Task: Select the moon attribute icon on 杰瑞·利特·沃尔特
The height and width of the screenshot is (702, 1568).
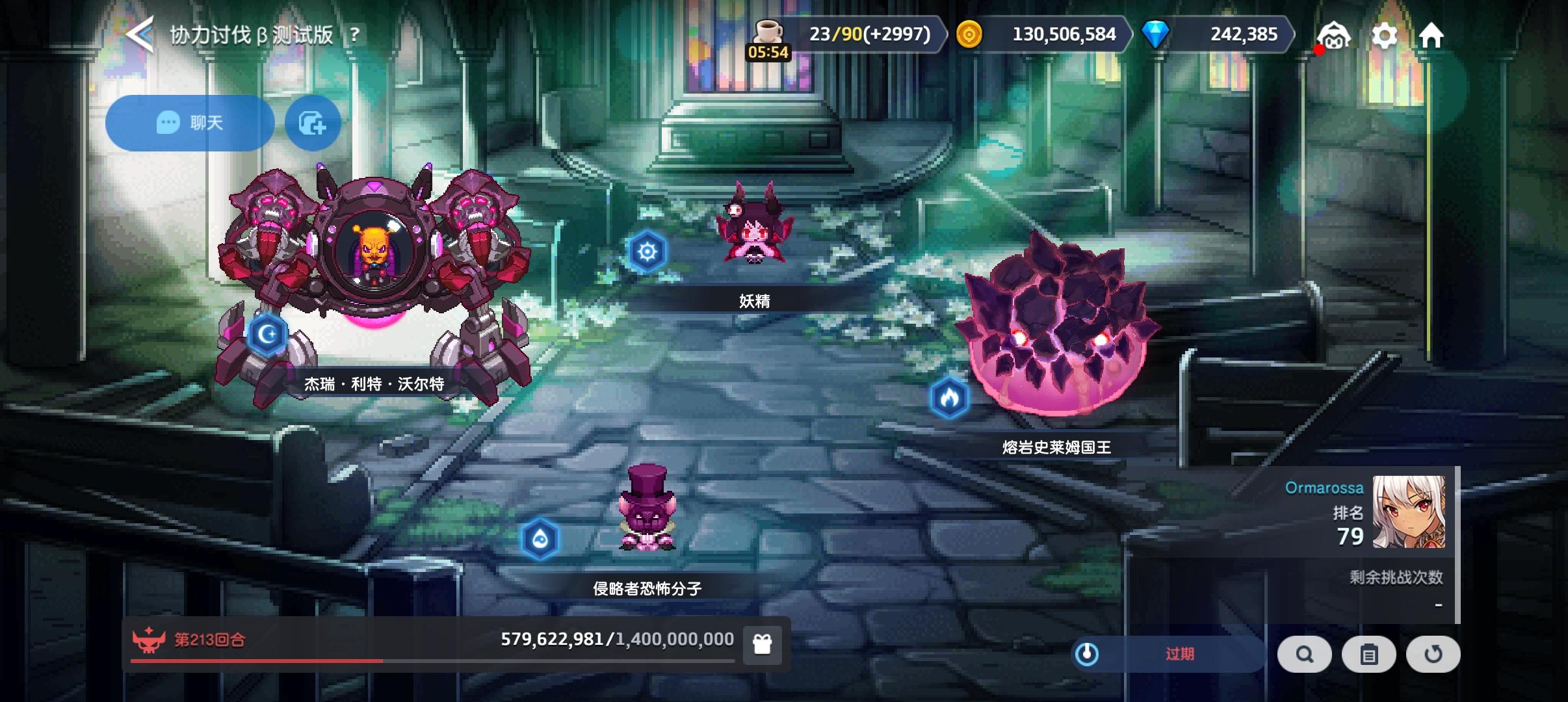Action: tap(268, 333)
